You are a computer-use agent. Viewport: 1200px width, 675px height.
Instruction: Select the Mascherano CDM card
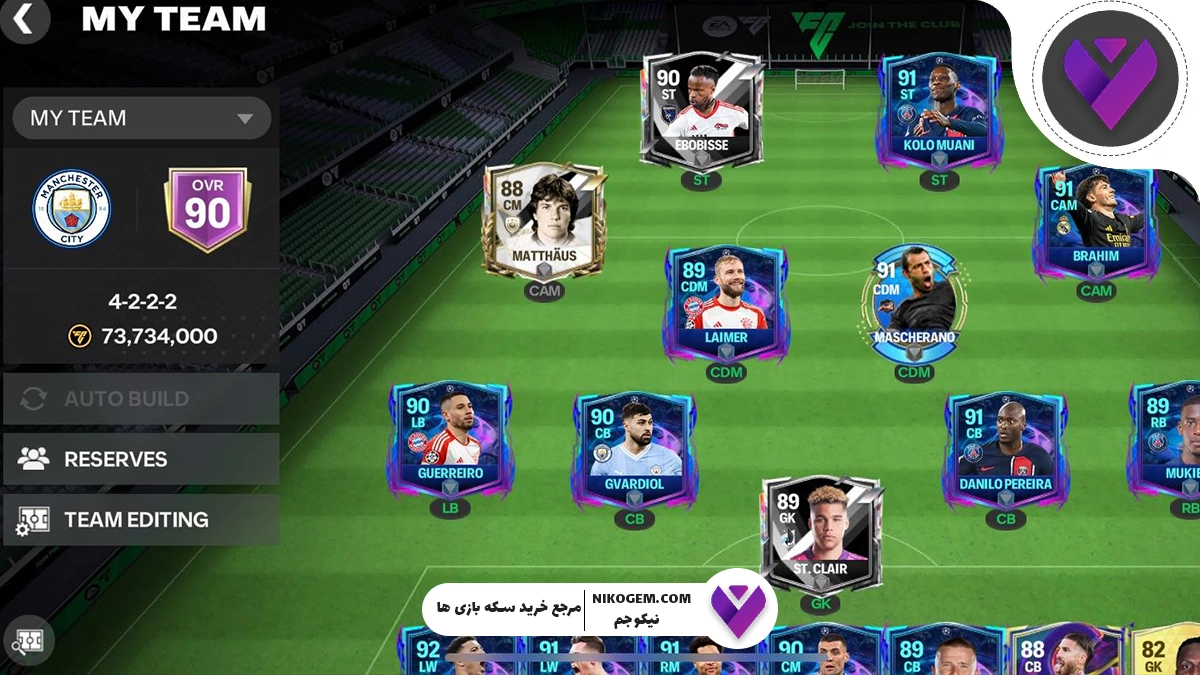coord(913,302)
